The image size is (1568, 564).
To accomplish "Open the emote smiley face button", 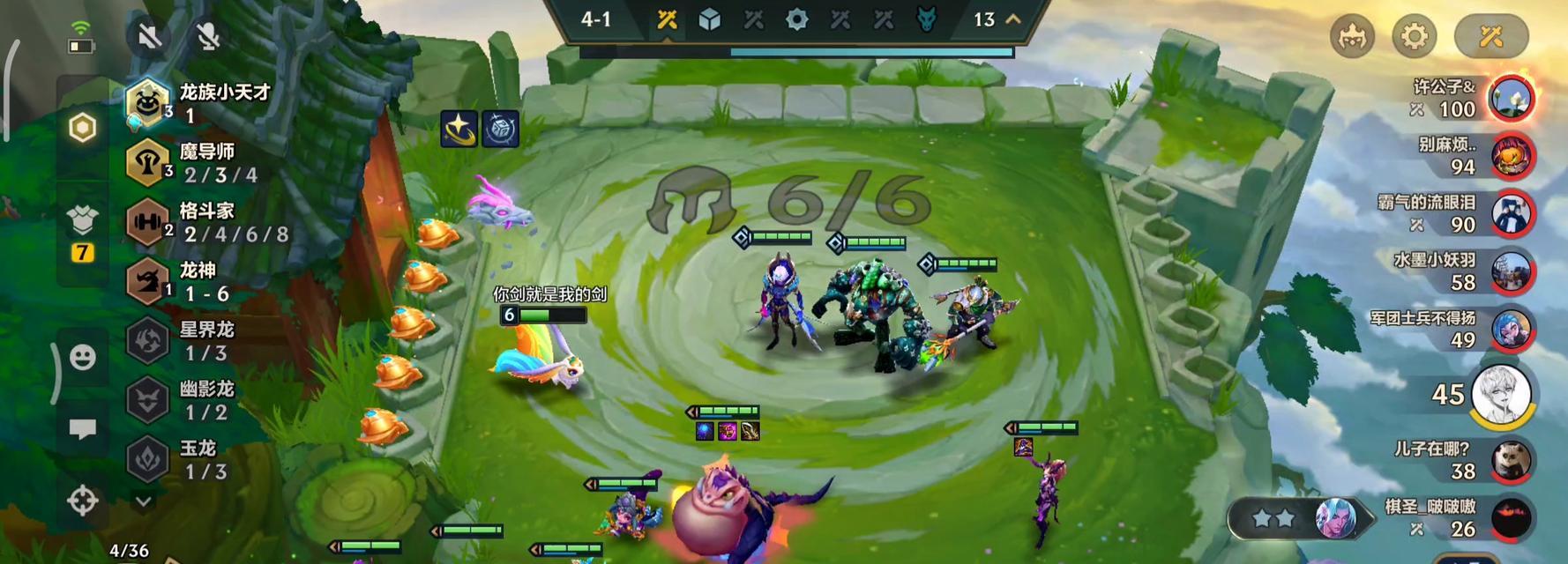I will [x=83, y=357].
